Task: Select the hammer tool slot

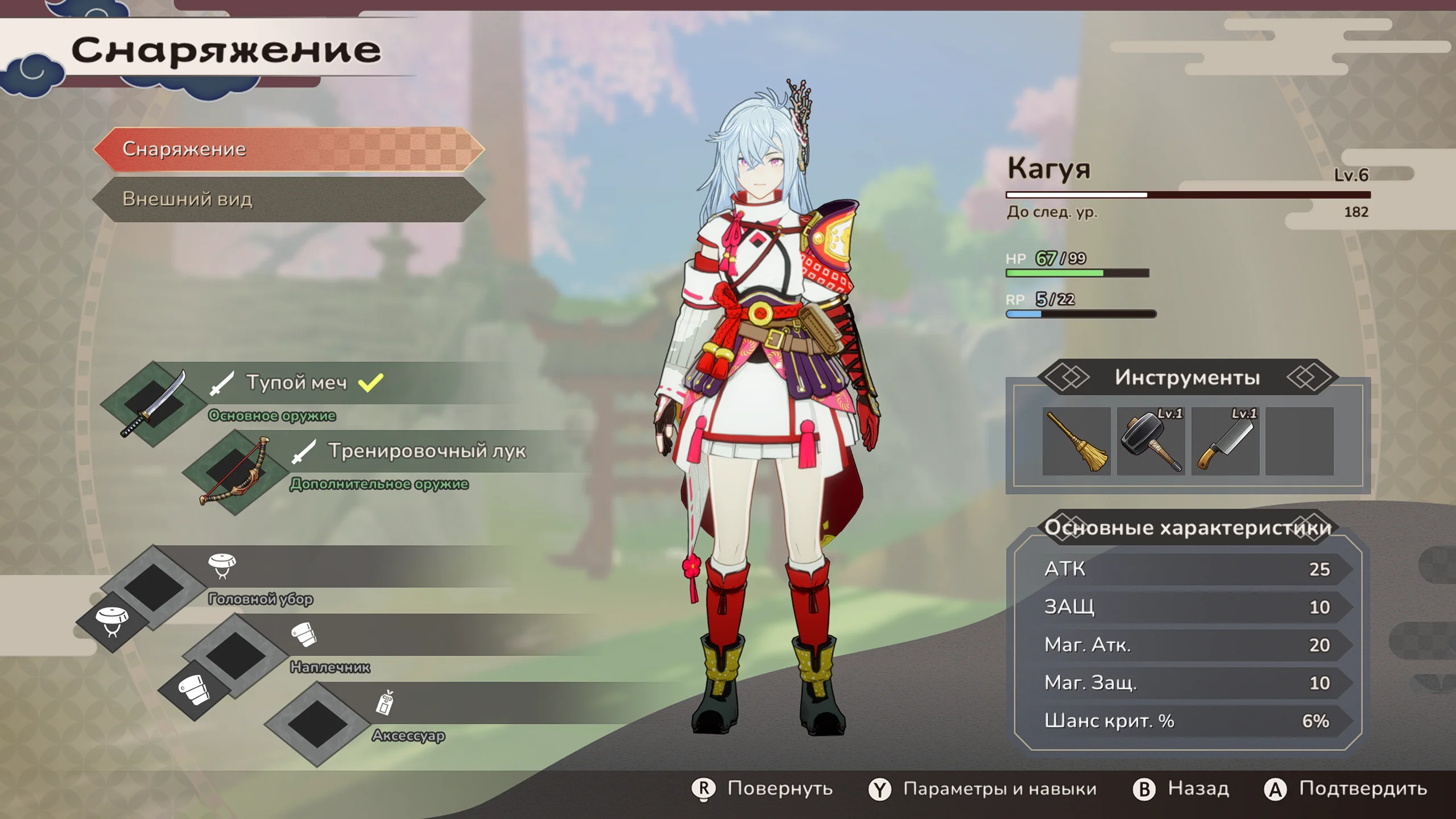Action: click(1151, 441)
